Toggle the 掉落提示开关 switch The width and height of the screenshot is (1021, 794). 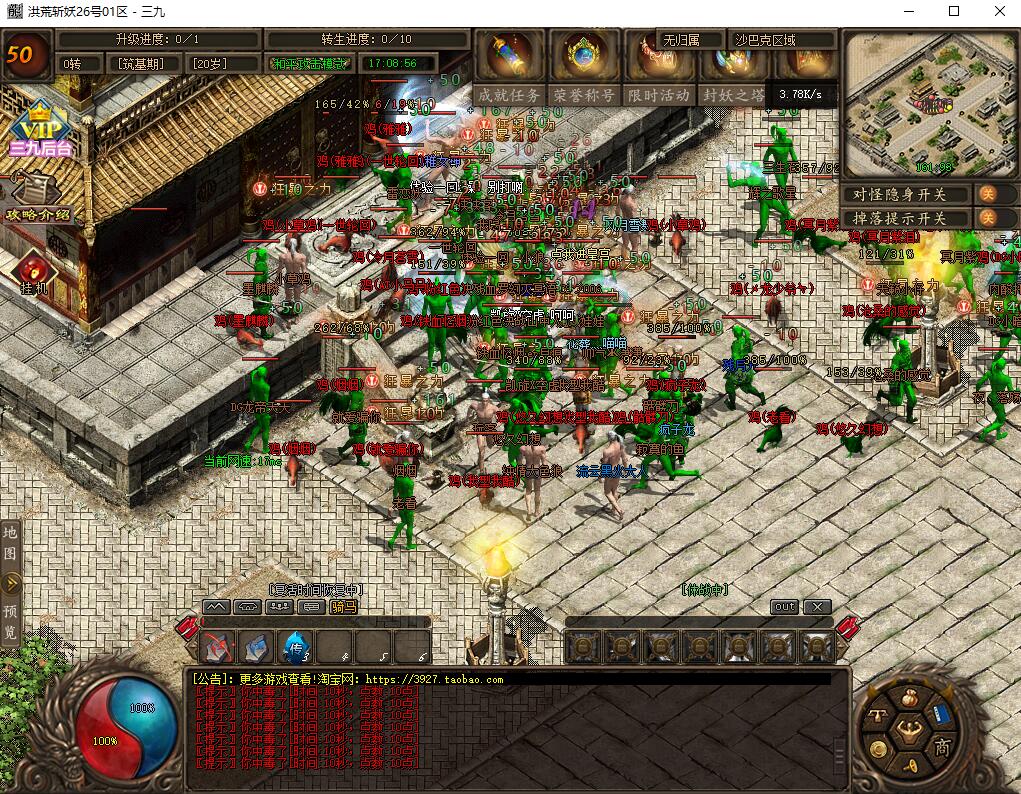click(x=986, y=218)
